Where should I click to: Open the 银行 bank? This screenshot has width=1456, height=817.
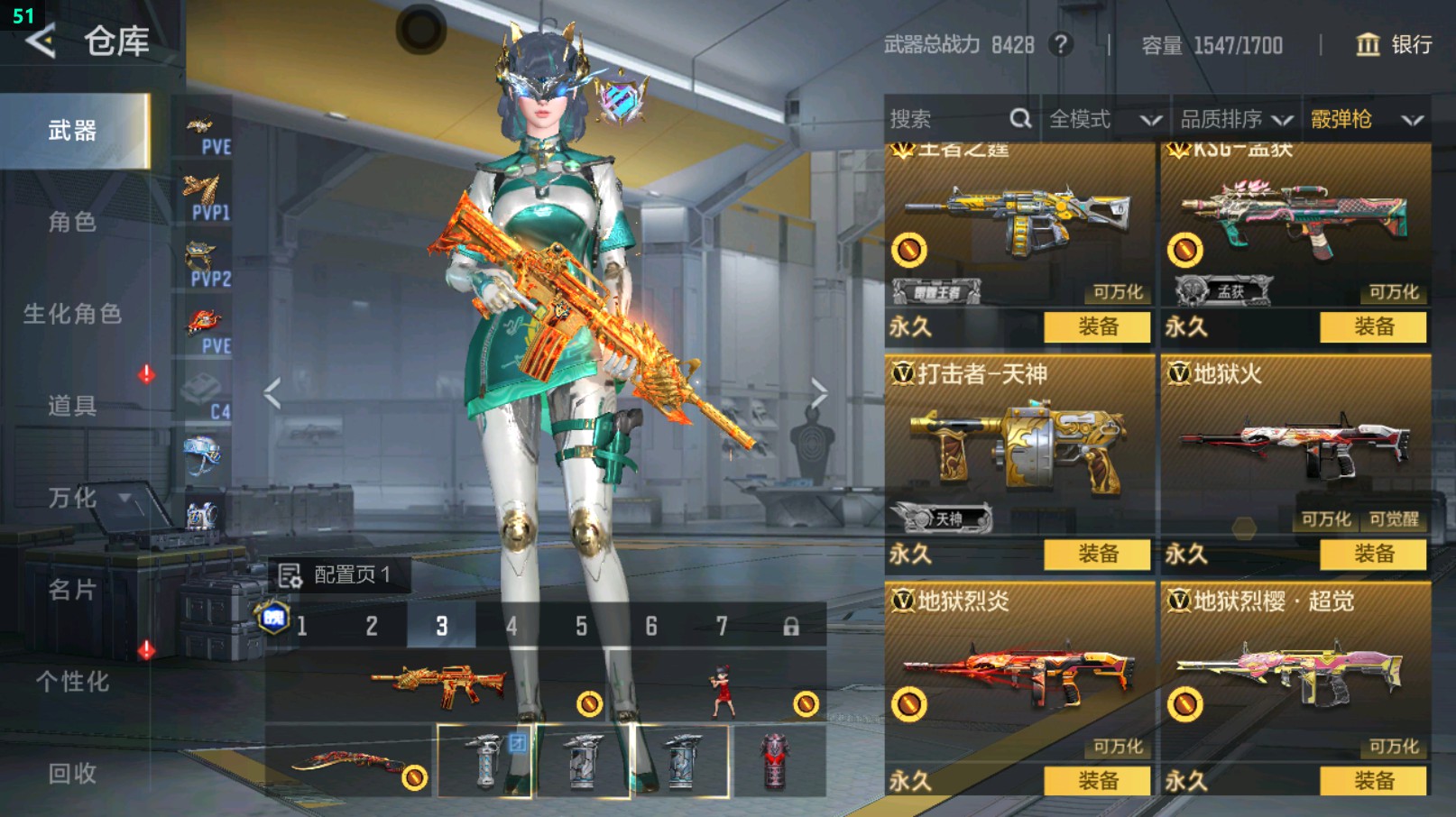tap(1395, 45)
